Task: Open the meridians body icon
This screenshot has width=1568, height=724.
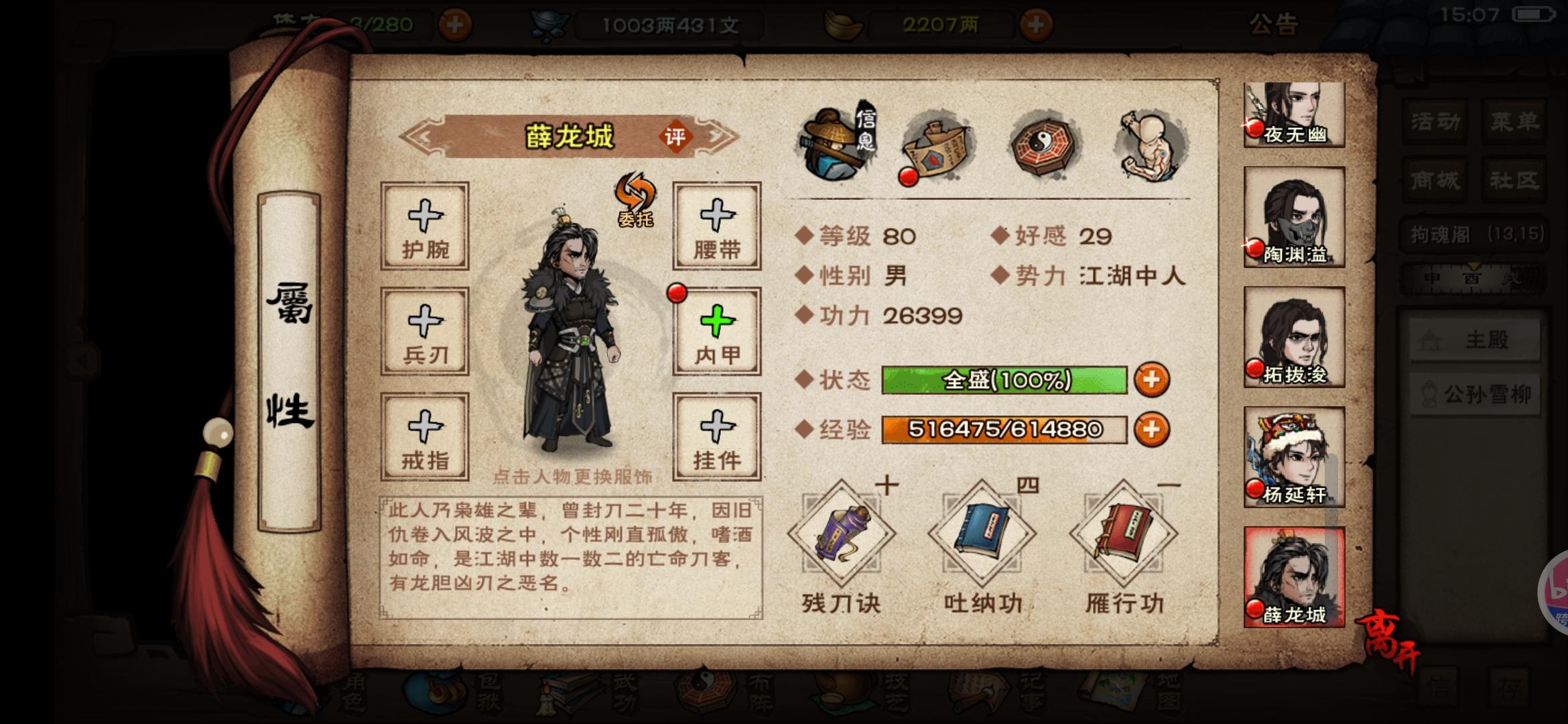Action: click(x=1148, y=144)
